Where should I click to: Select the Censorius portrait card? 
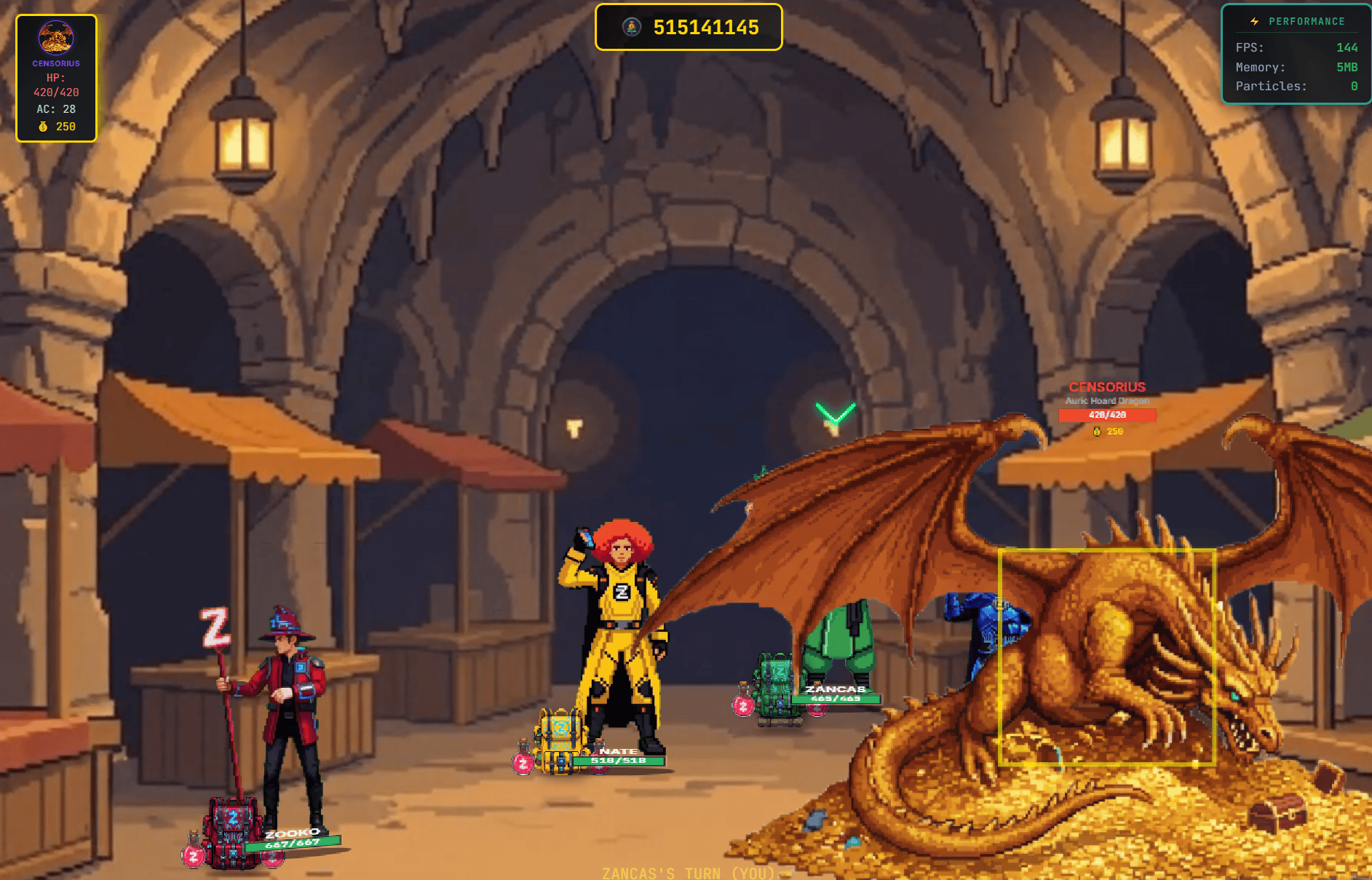pyautogui.click(x=56, y=78)
